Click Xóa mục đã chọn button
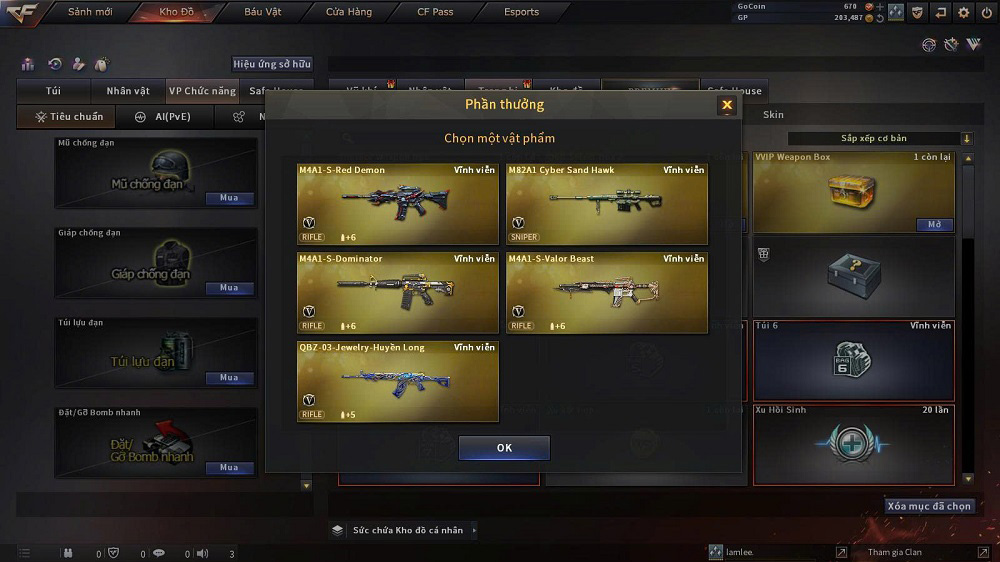The height and width of the screenshot is (562, 1000). [929, 506]
